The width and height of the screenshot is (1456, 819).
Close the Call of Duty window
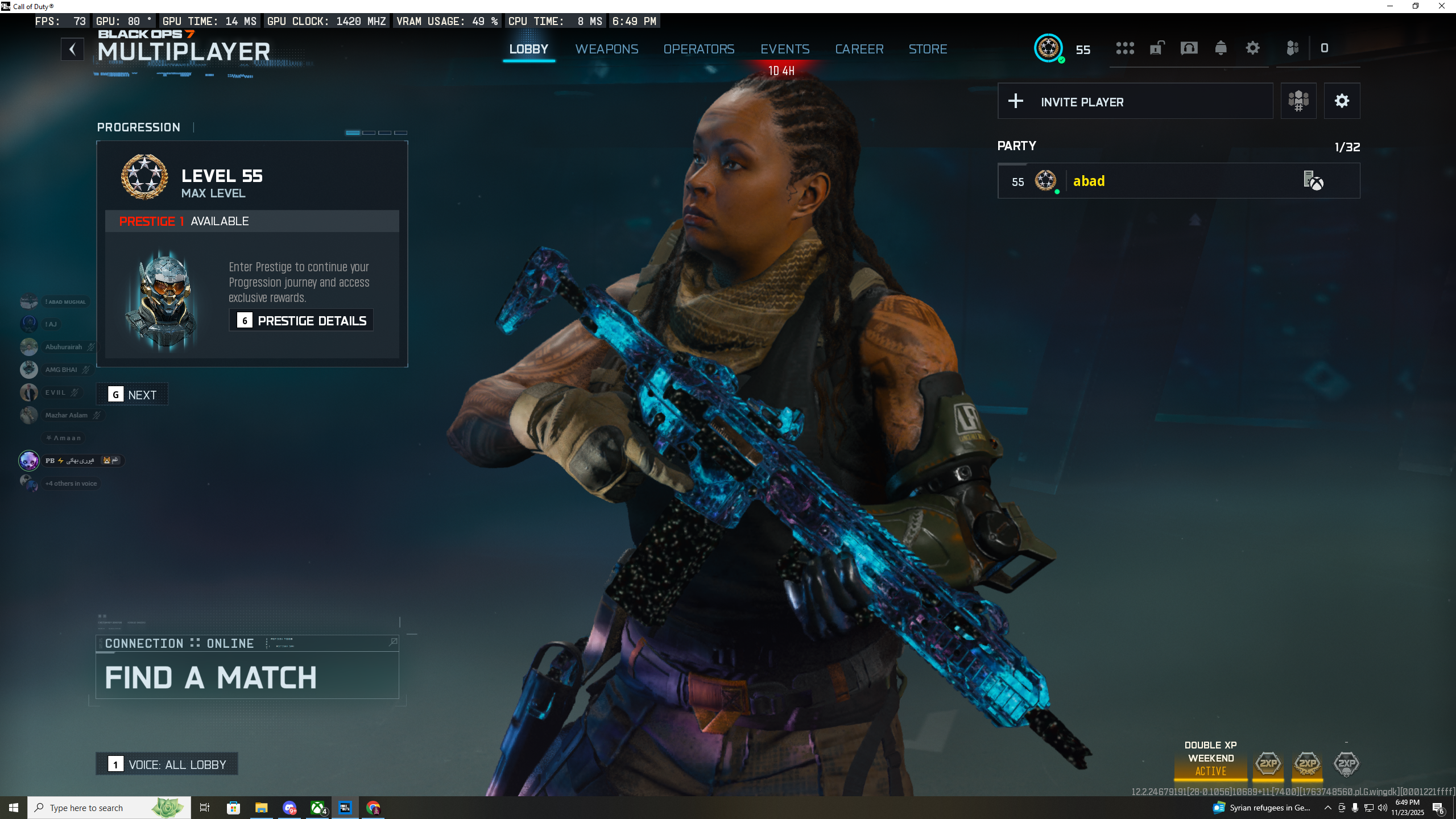1441,6
